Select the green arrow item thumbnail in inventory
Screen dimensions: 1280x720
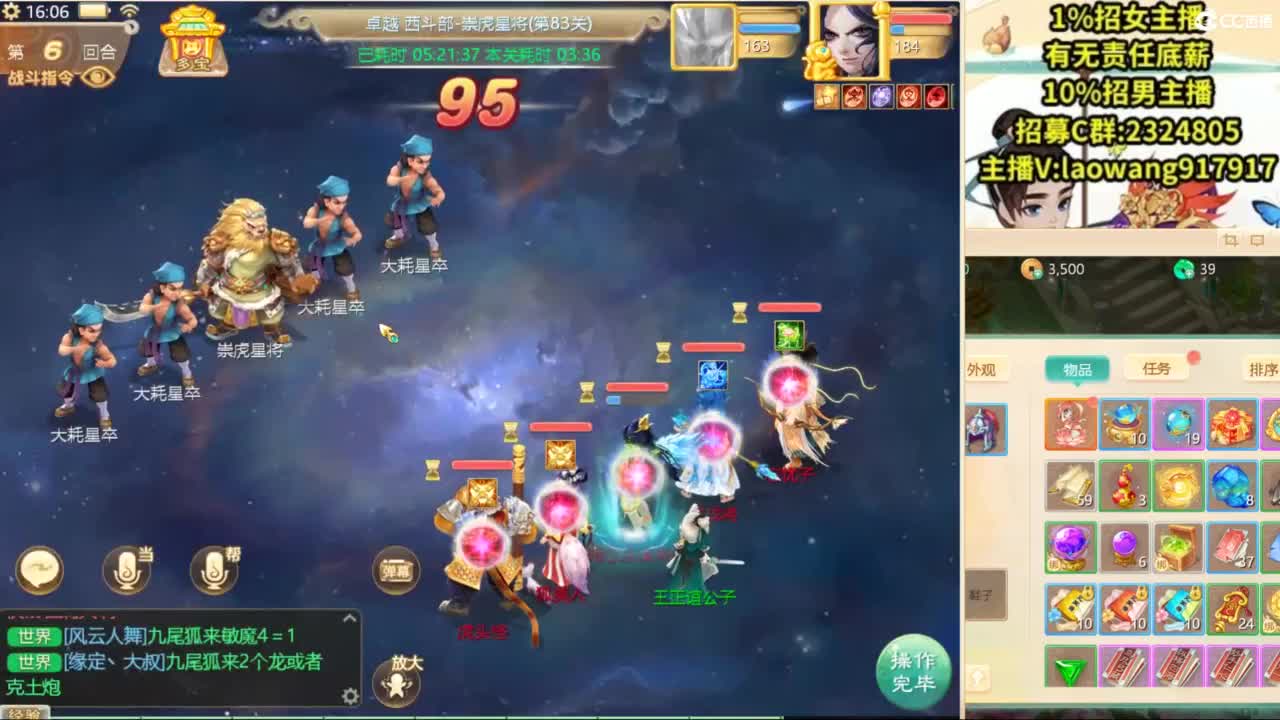1072,667
